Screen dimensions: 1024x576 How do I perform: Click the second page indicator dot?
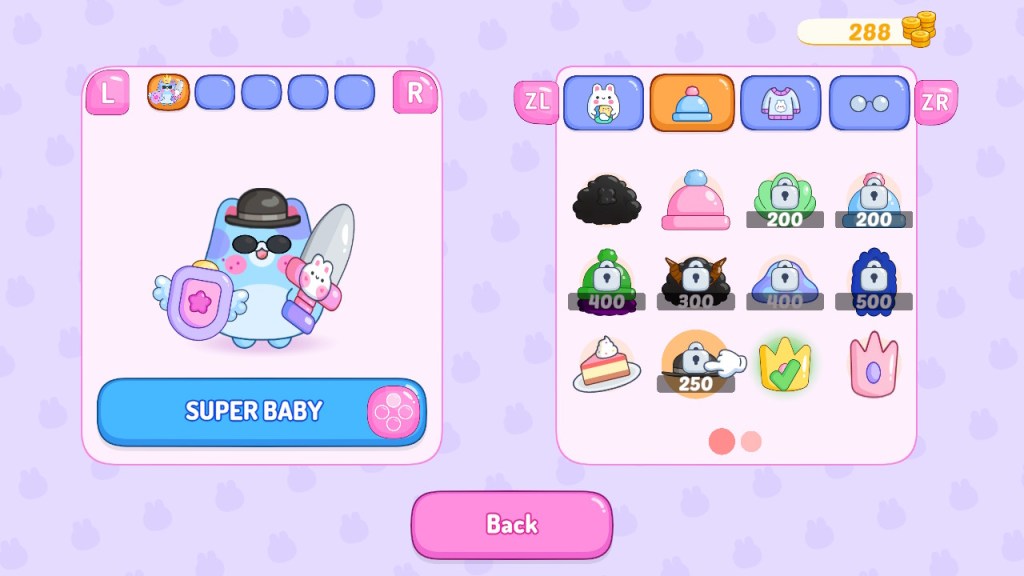751,441
